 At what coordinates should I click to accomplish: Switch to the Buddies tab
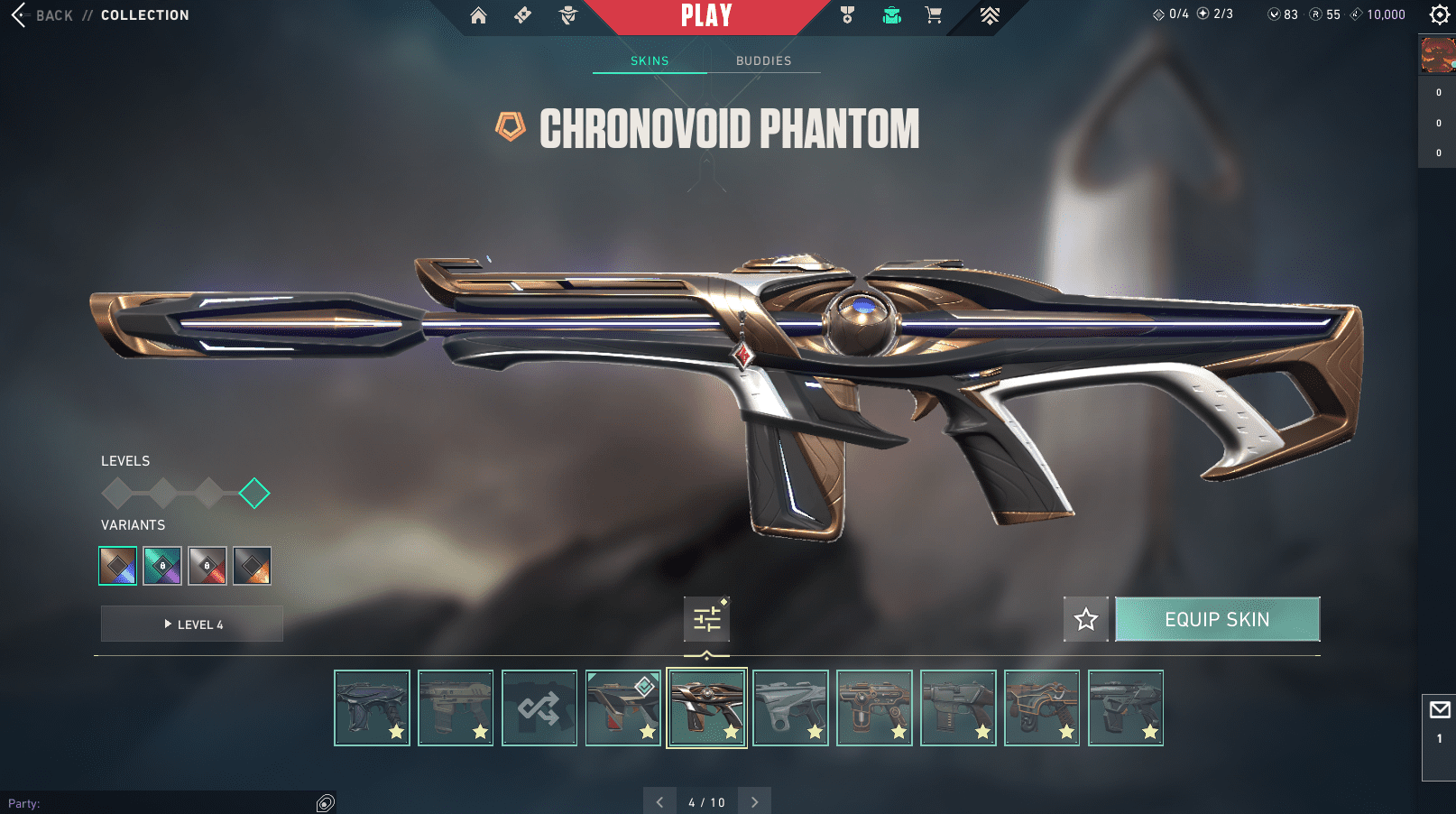tap(763, 60)
